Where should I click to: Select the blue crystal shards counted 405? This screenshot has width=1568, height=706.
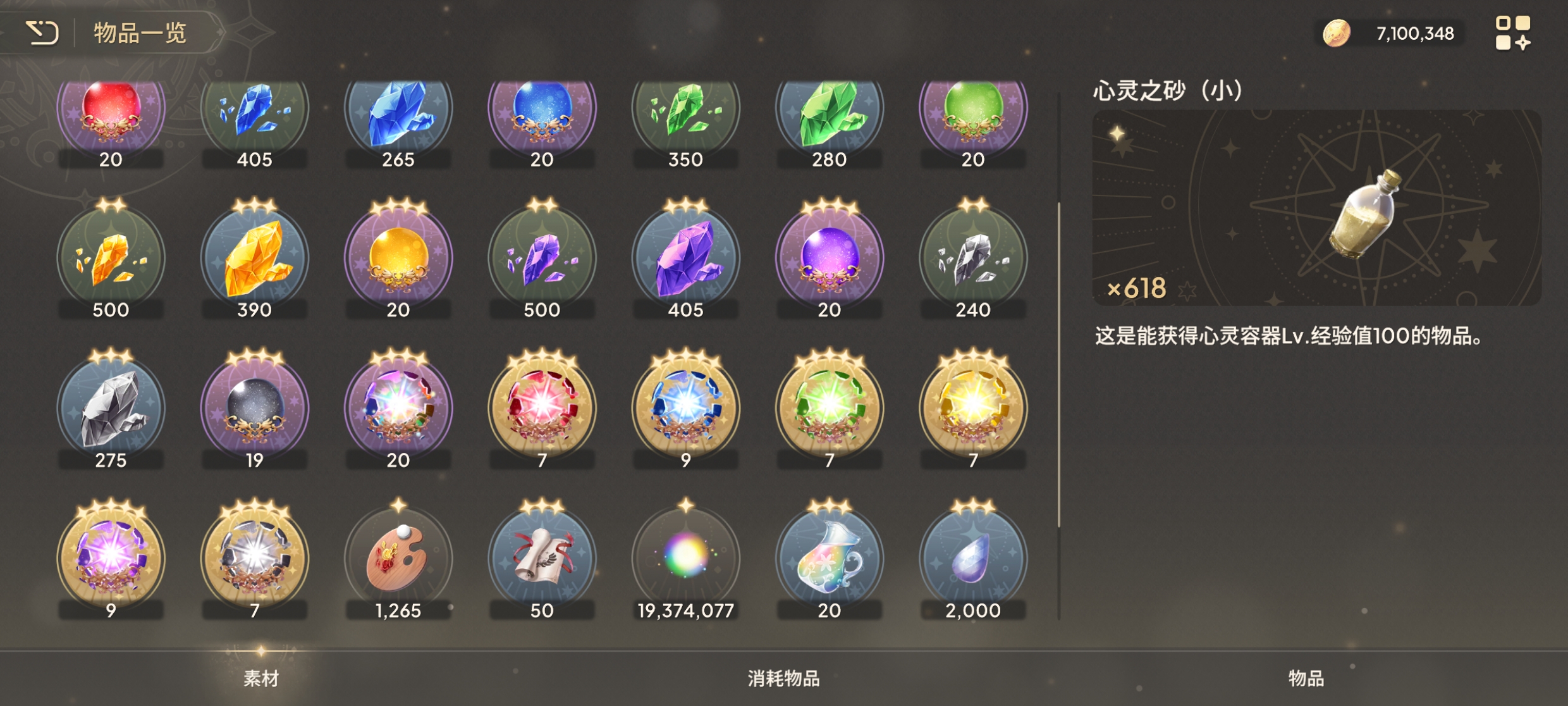coord(255,114)
